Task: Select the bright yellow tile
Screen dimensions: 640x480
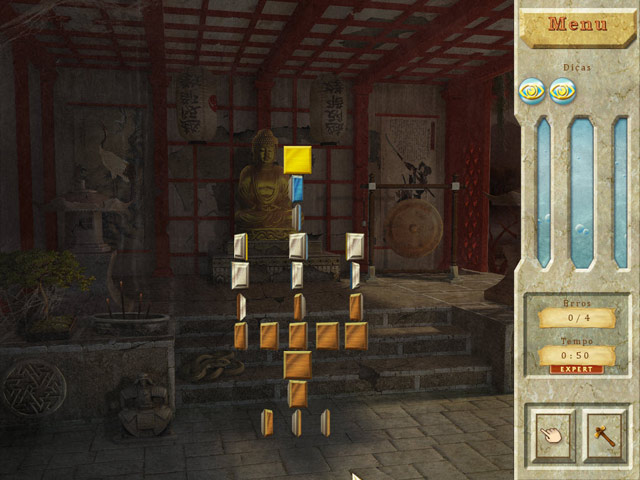Action: [x=297, y=159]
